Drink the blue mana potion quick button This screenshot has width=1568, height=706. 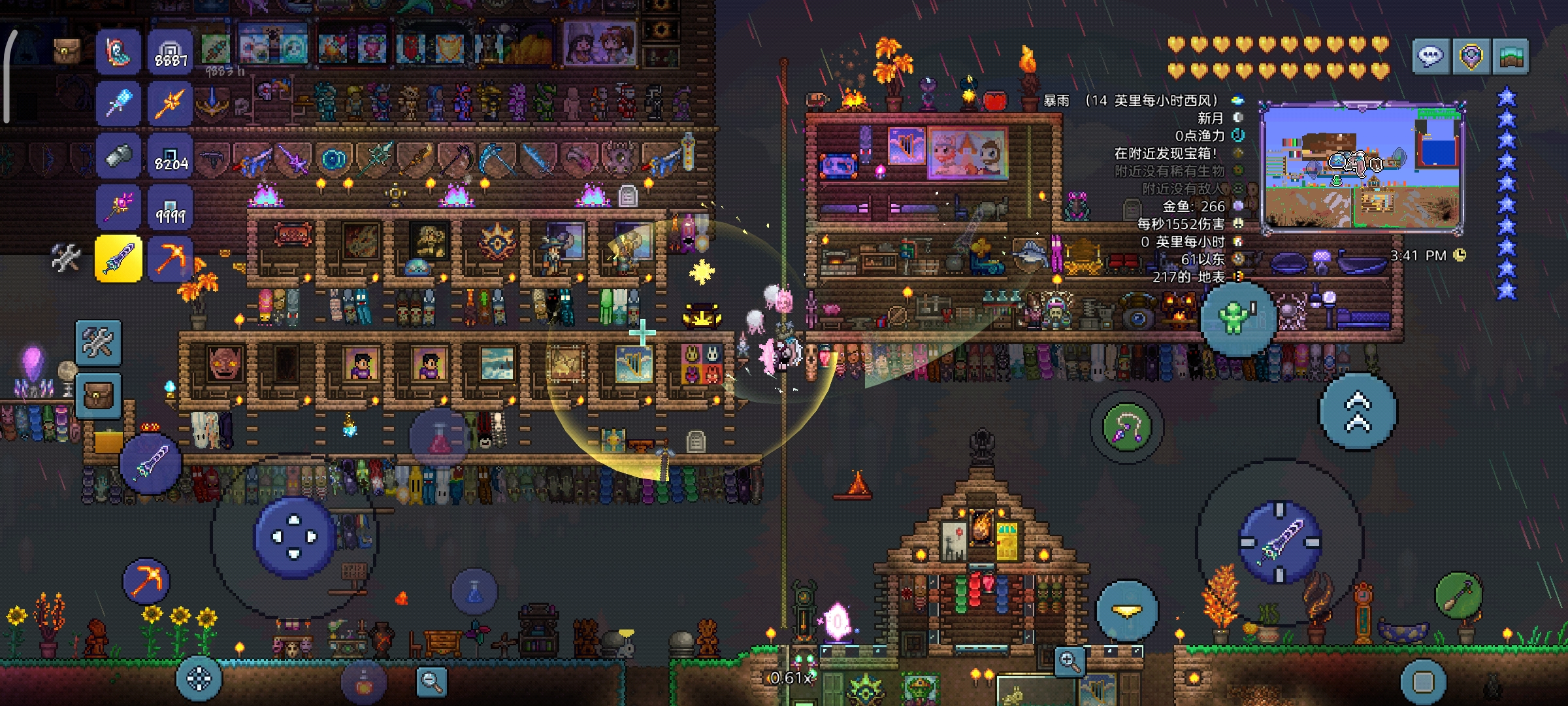click(x=475, y=591)
